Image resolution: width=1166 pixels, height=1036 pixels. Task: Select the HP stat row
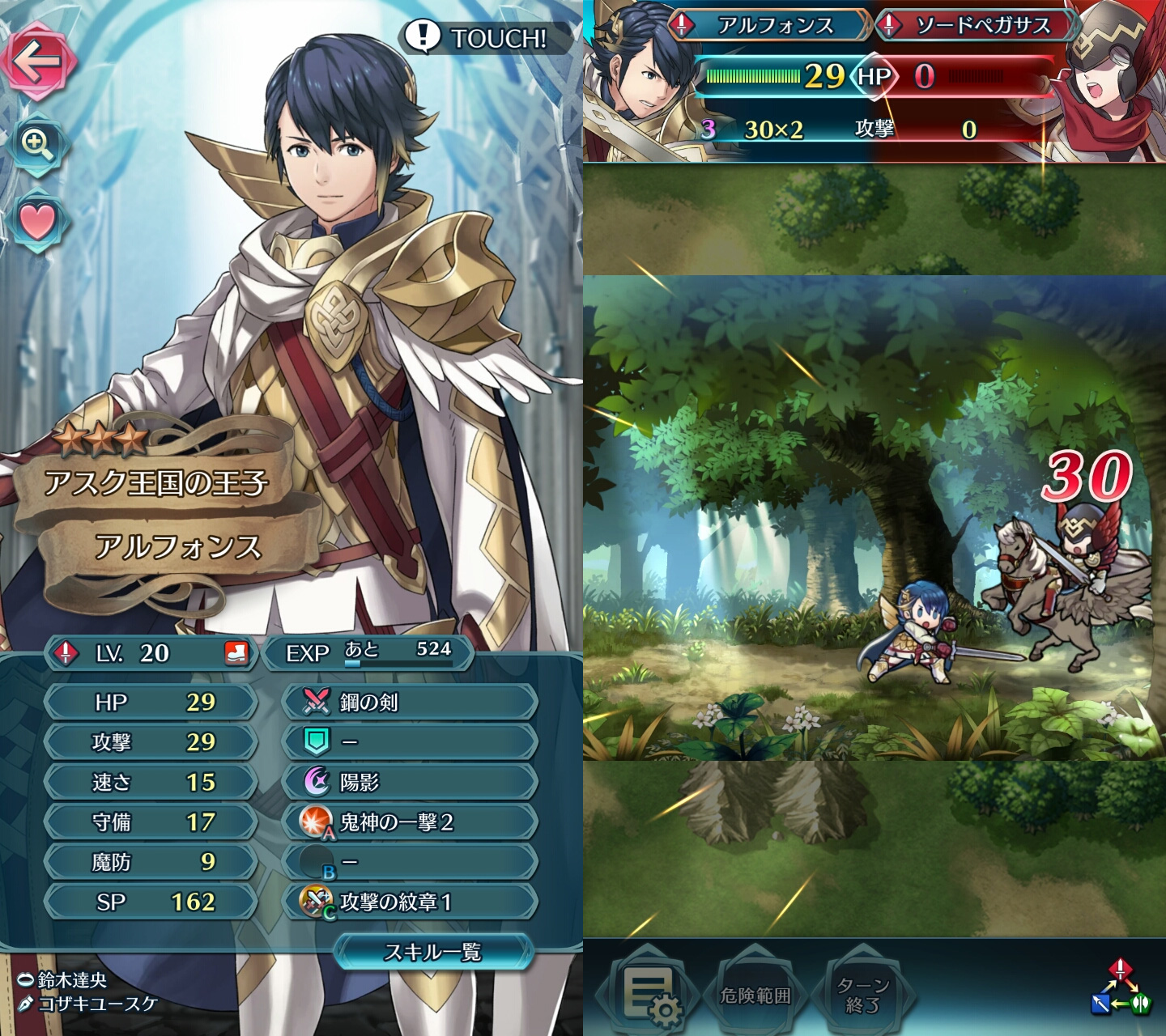pyautogui.click(x=151, y=702)
